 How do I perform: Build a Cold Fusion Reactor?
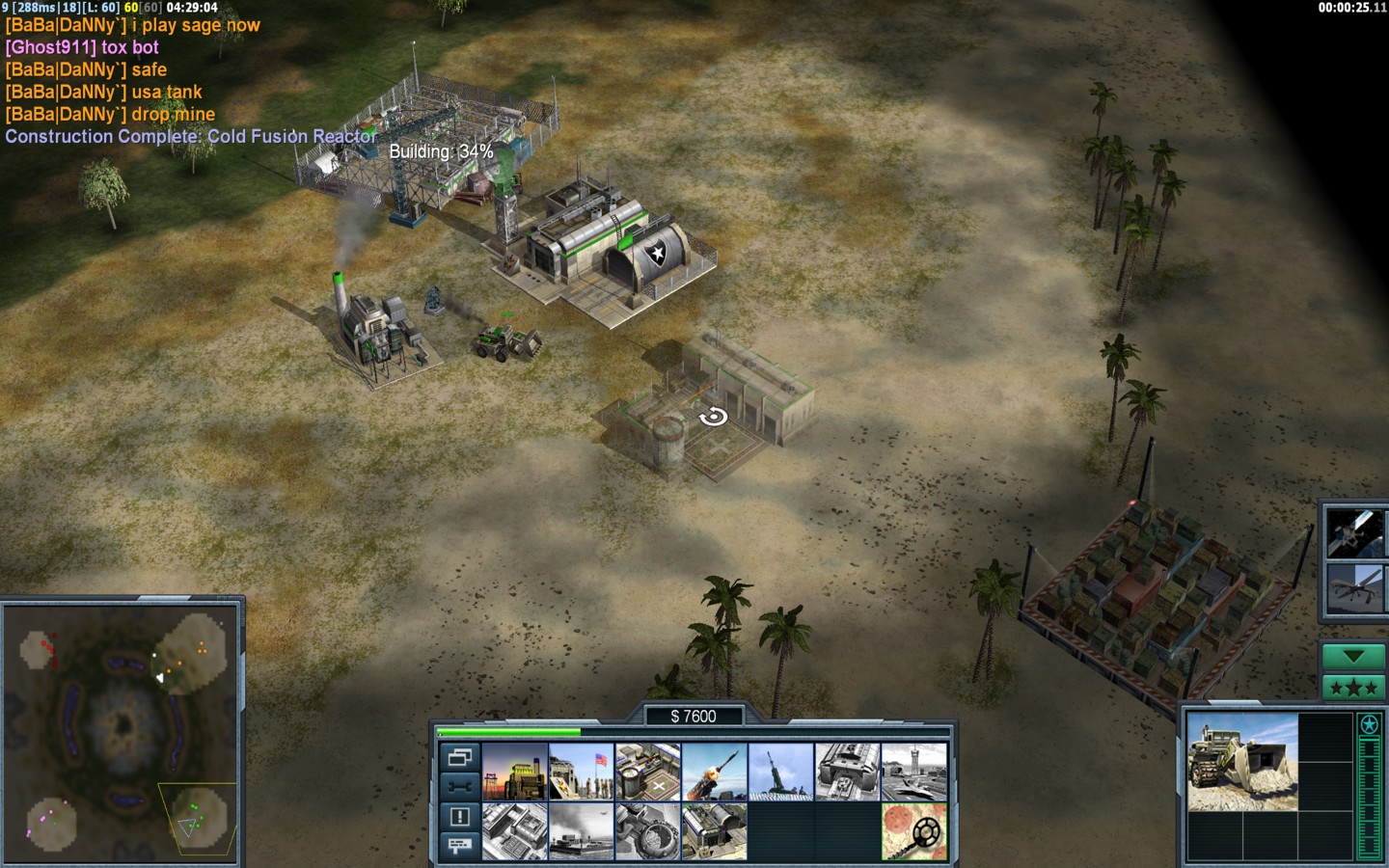point(514,771)
